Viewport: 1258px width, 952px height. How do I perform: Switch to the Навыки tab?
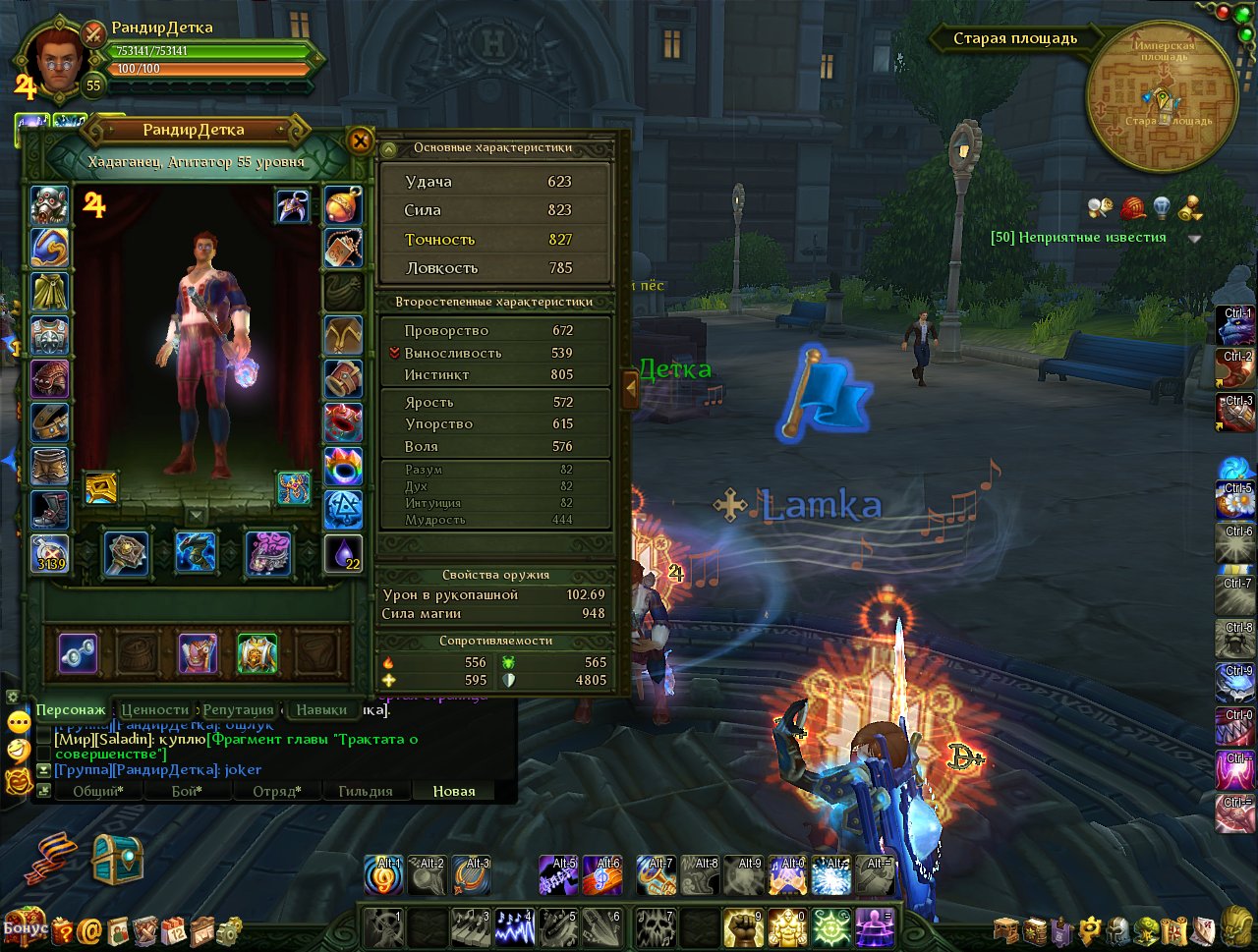(321, 709)
